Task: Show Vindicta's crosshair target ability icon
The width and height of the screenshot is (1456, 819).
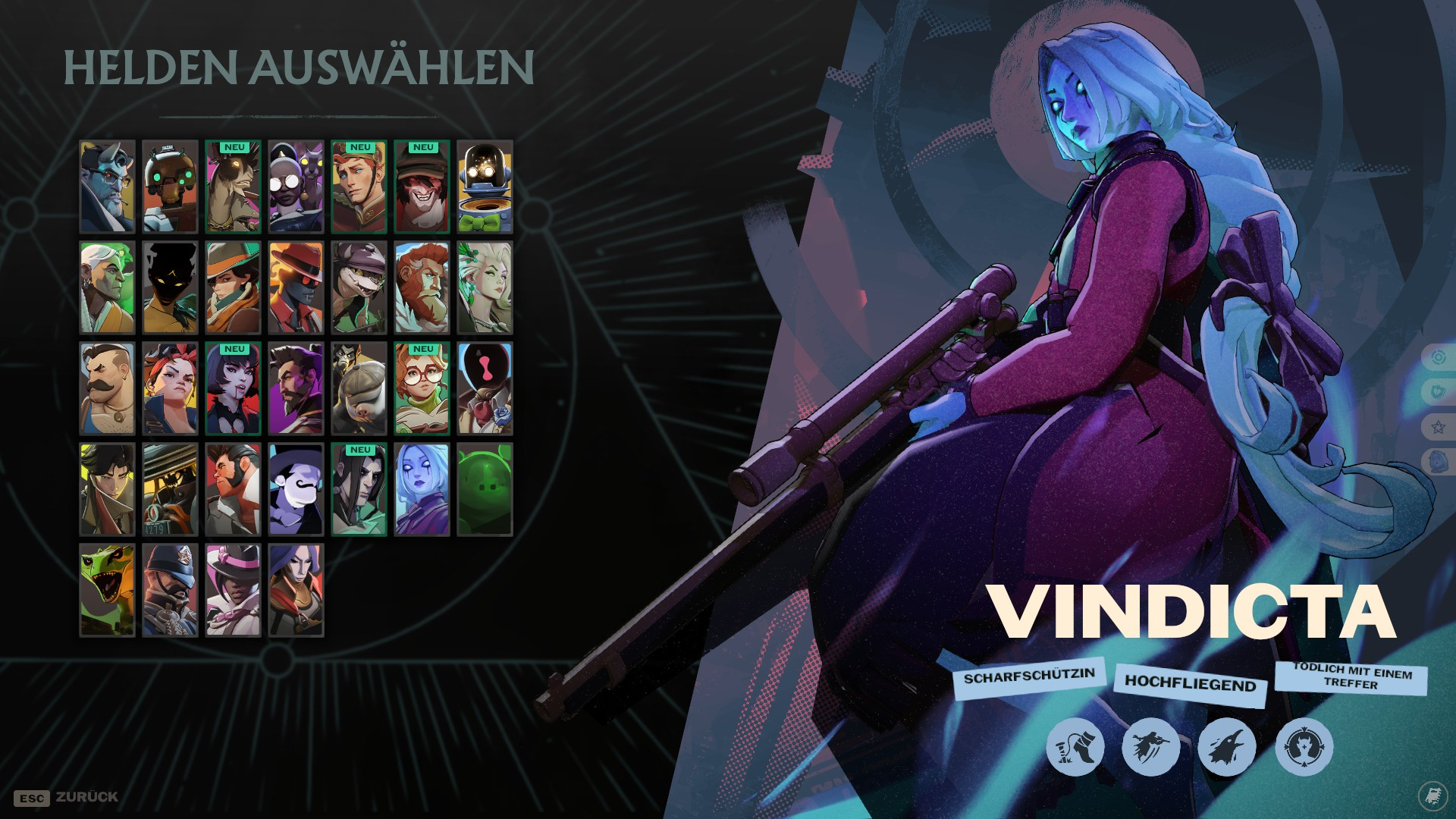Action: (x=1304, y=747)
